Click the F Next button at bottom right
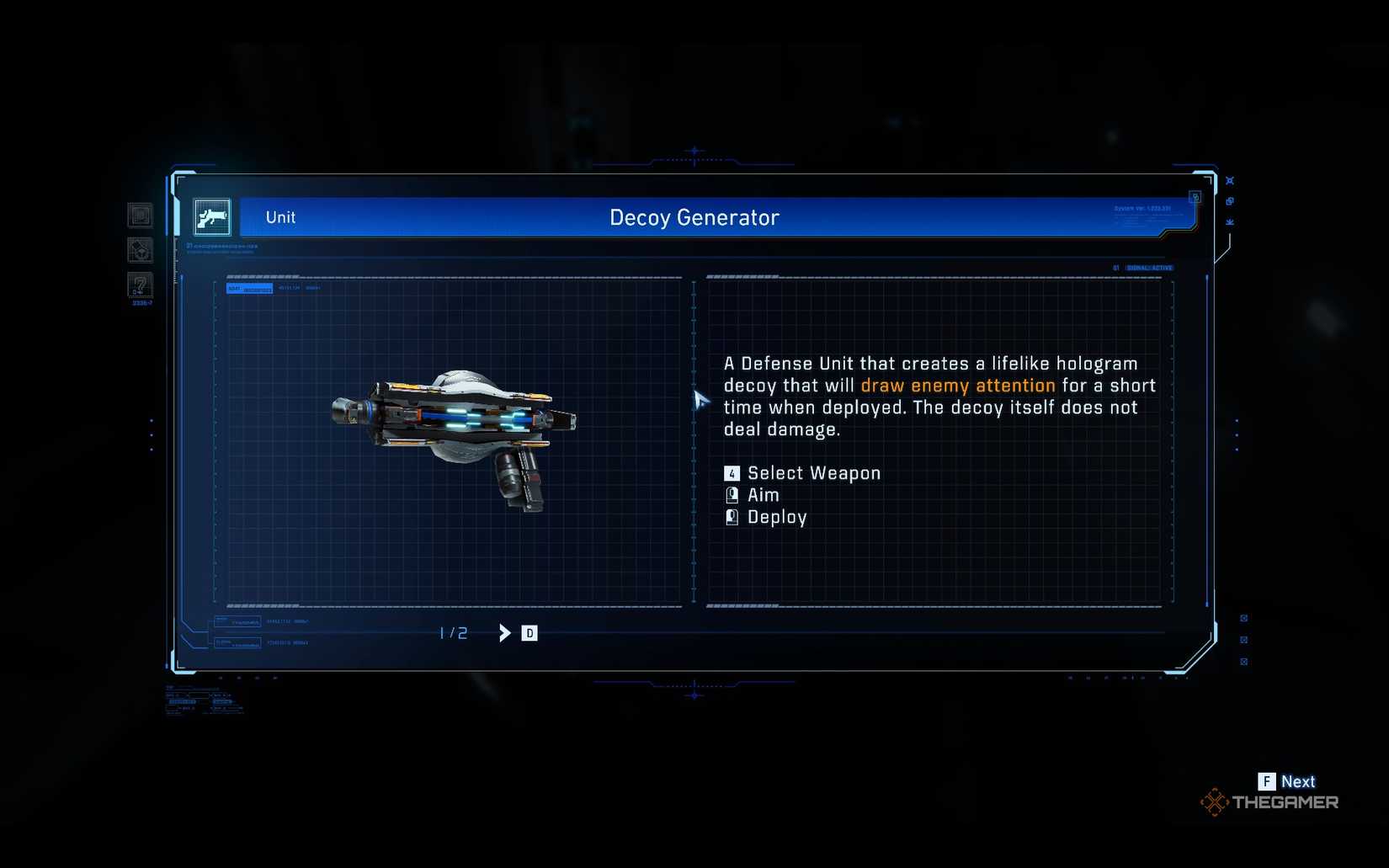 [x=1288, y=781]
